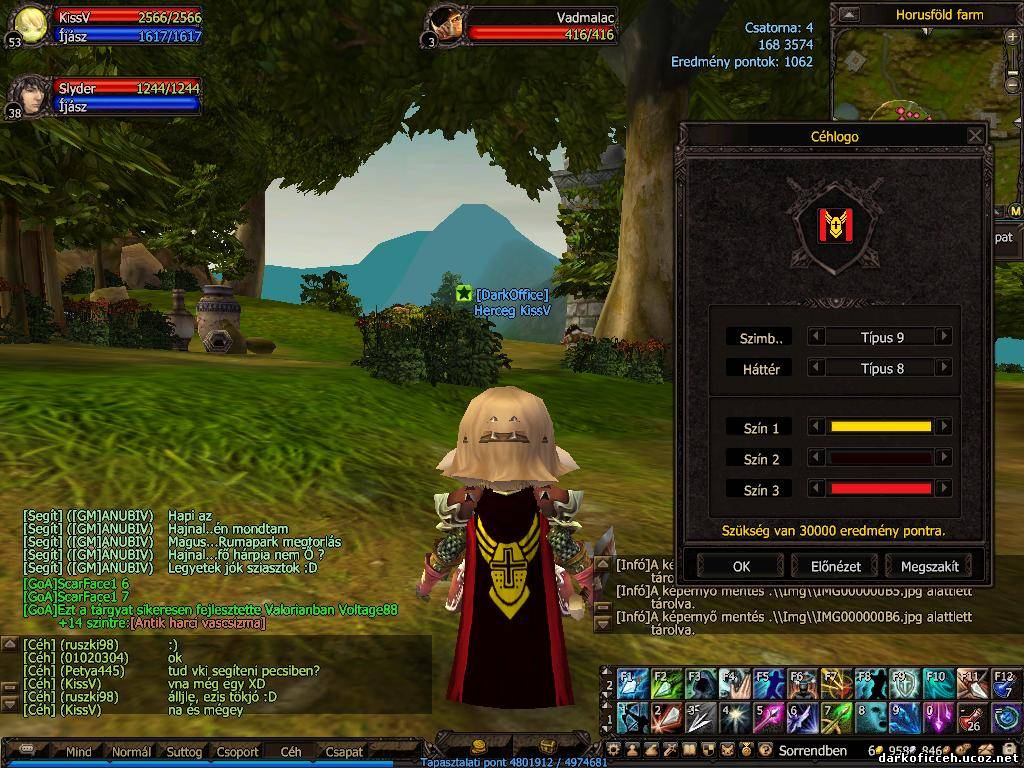This screenshot has height=768, width=1024.
Task: Open the world map via M button
Action: tap(1015, 211)
